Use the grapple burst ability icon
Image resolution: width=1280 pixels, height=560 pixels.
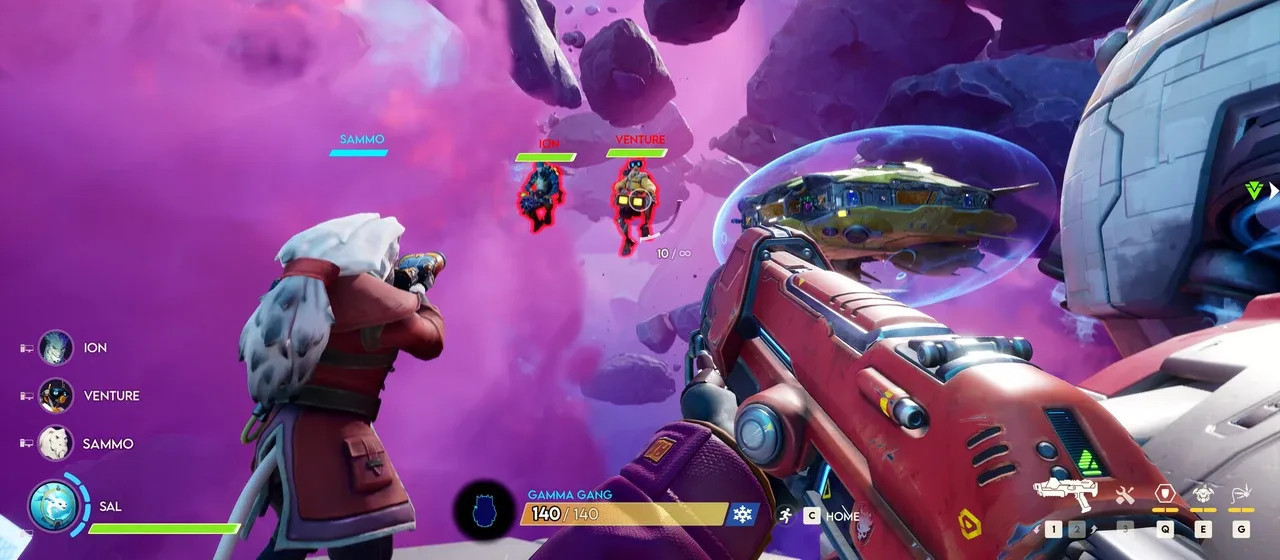[1241, 493]
